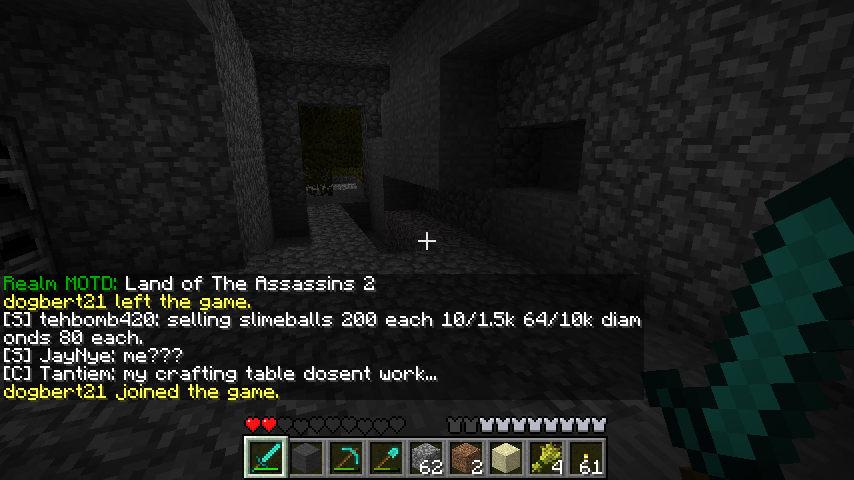The image size is (854, 480).
Task: Select the diamond sword hotbar slot
Action: coord(267,459)
